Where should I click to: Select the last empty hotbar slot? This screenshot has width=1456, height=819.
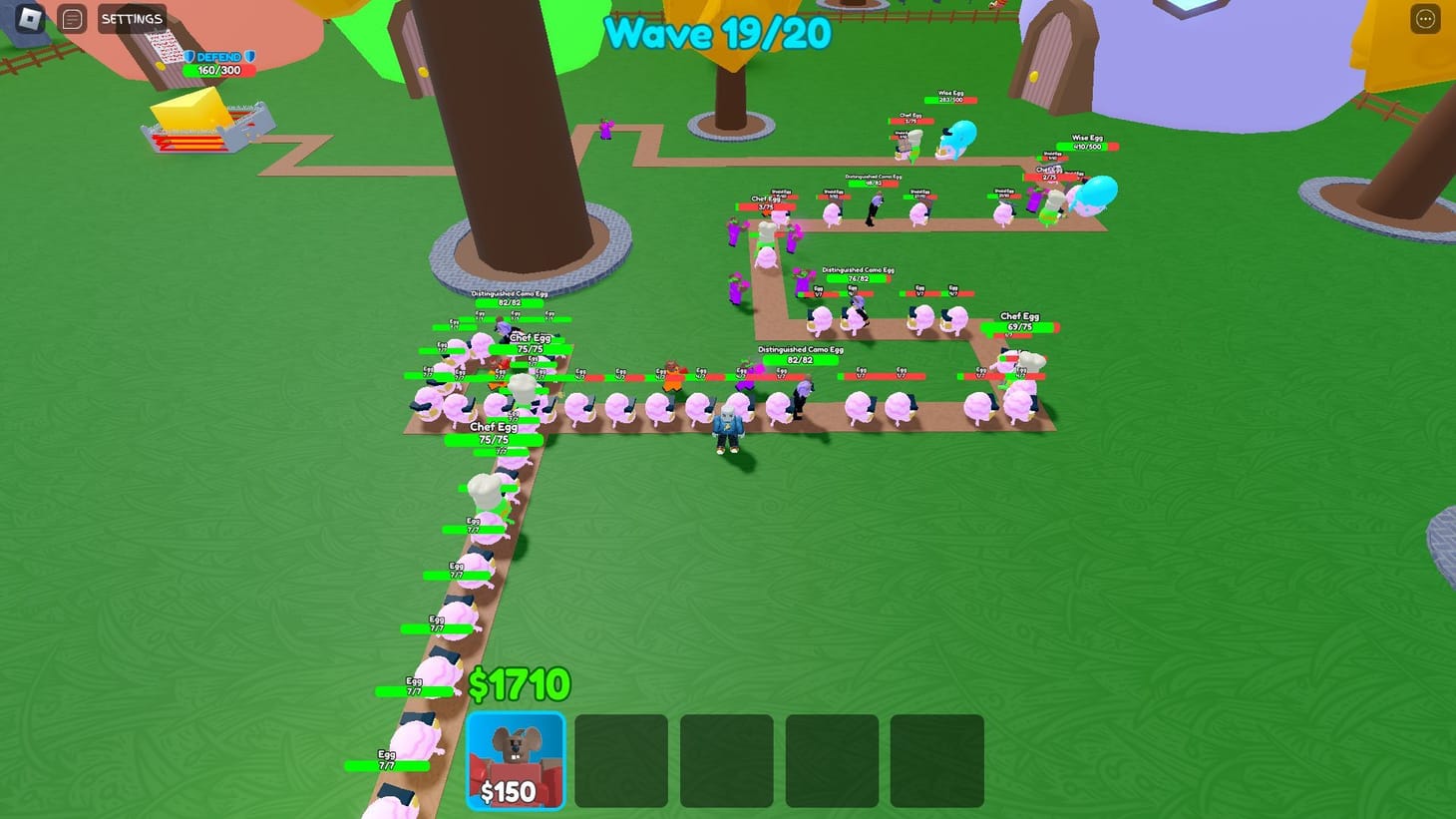937,762
